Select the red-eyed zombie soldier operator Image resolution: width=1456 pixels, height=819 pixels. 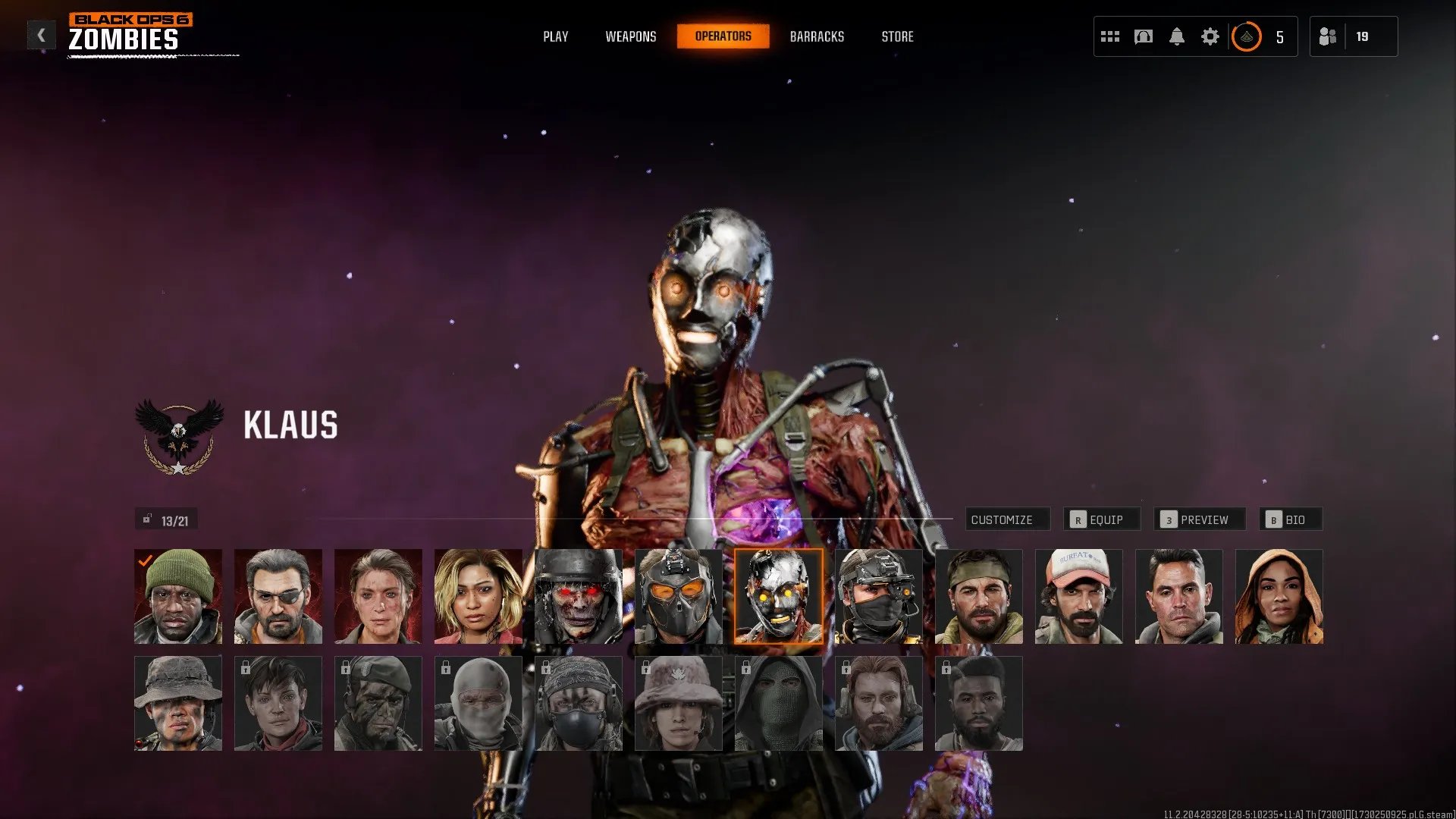click(x=579, y=597)
